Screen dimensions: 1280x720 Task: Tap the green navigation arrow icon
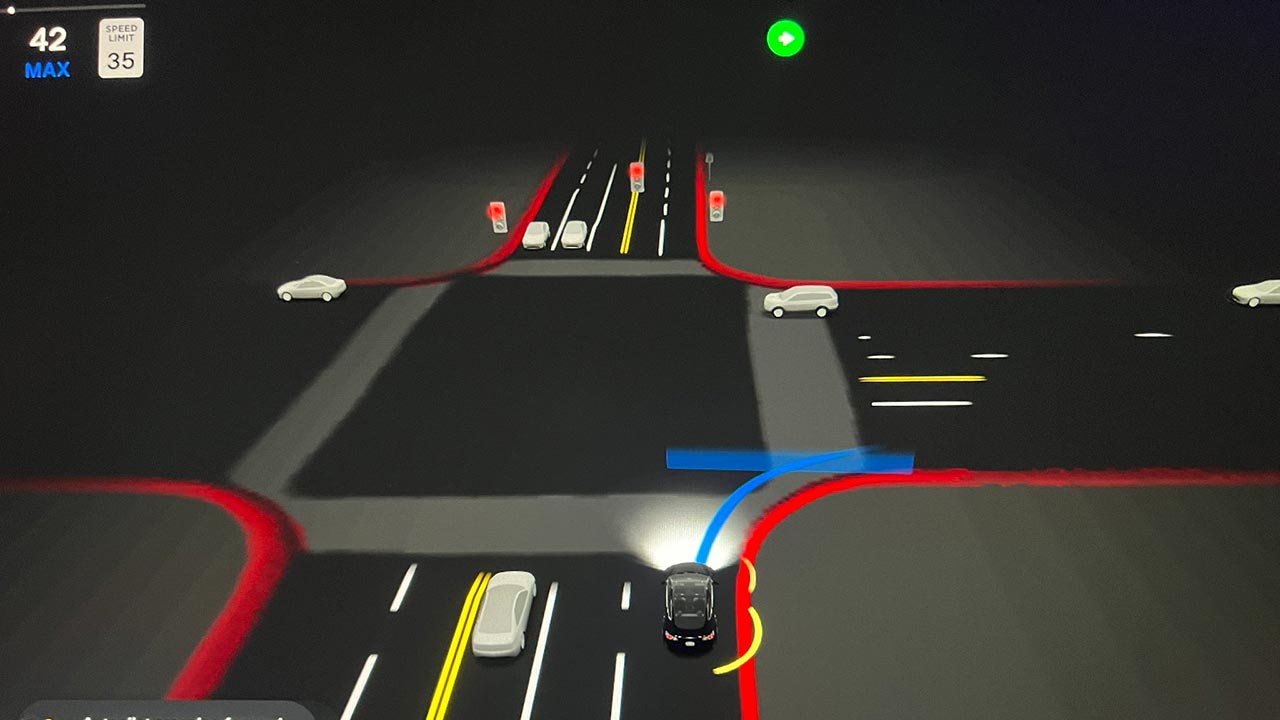787,38
